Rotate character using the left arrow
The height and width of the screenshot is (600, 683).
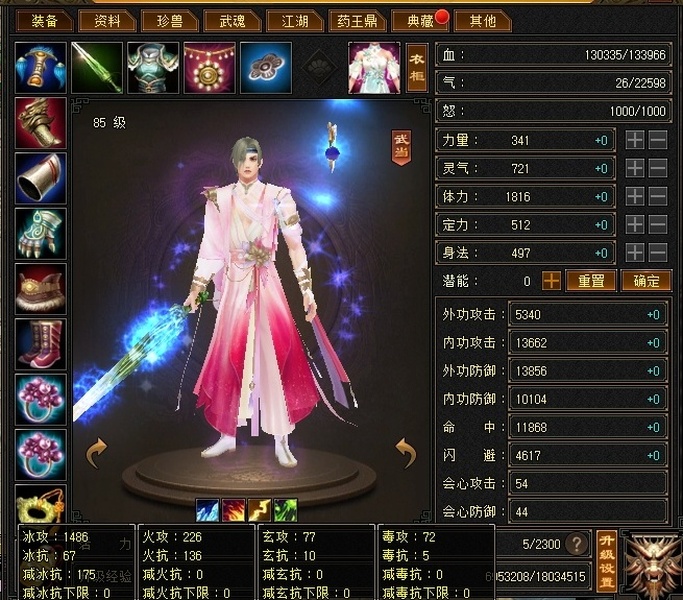pyautogui.click(x=97, y=453)
